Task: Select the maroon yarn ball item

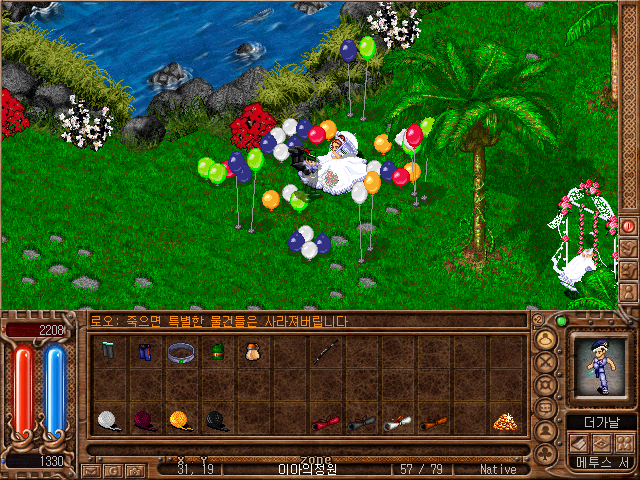Action: pyautogui.click(x=144, y=421)
